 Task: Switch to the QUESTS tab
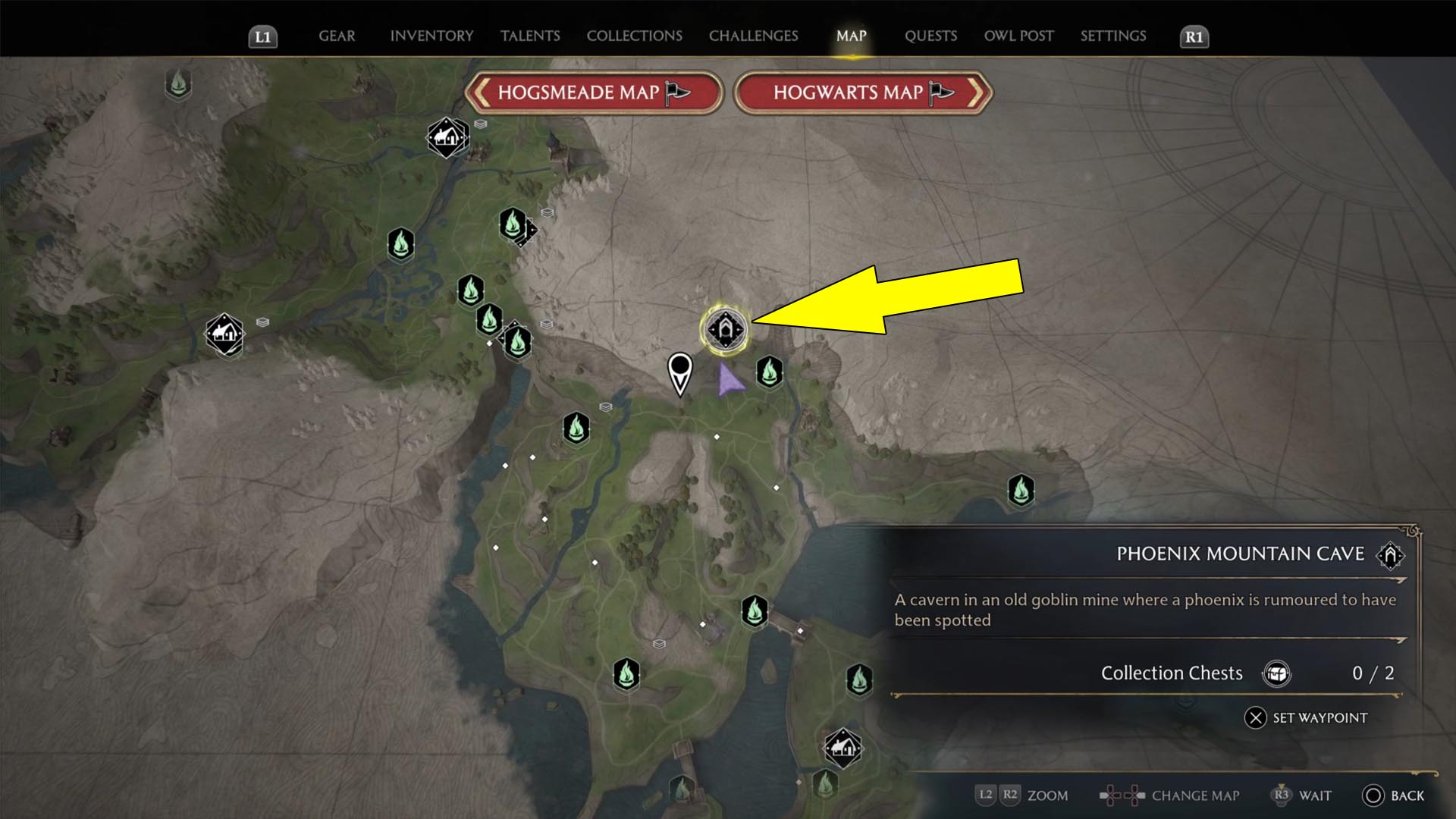point(930,36)
